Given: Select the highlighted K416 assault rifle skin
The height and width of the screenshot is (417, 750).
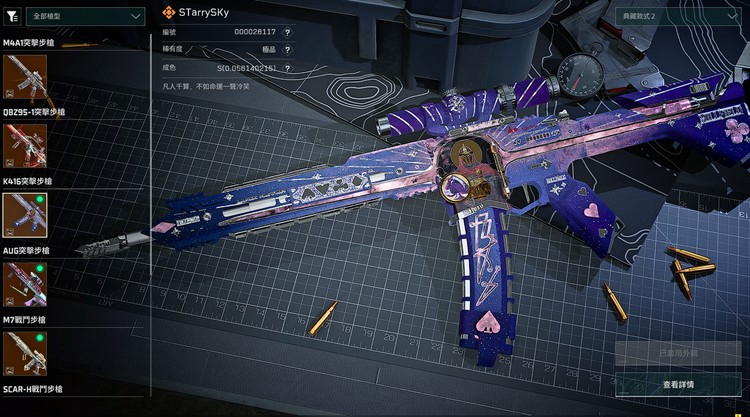Looking at the screenshot, I should [x=25, y=212].
